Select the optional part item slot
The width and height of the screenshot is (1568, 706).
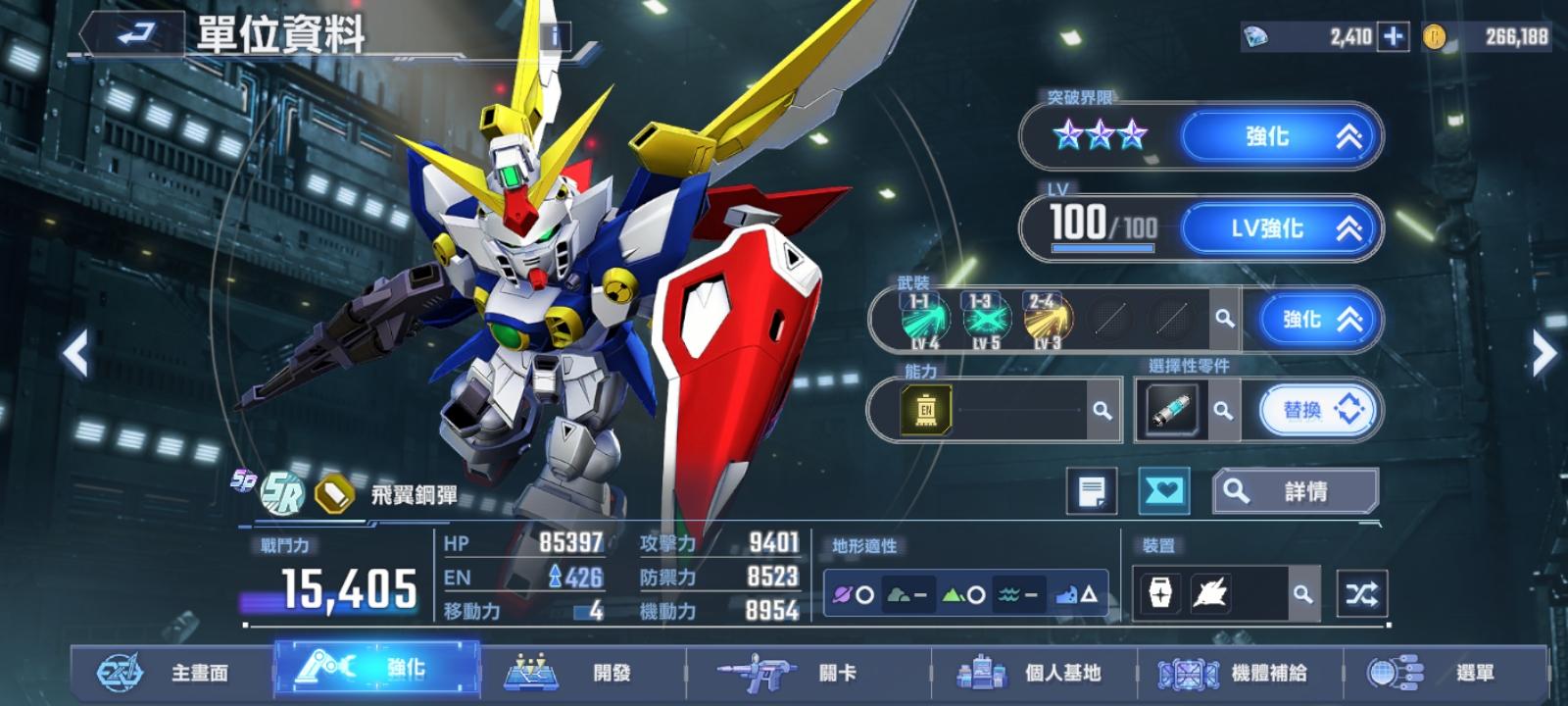click(1170, 410)
